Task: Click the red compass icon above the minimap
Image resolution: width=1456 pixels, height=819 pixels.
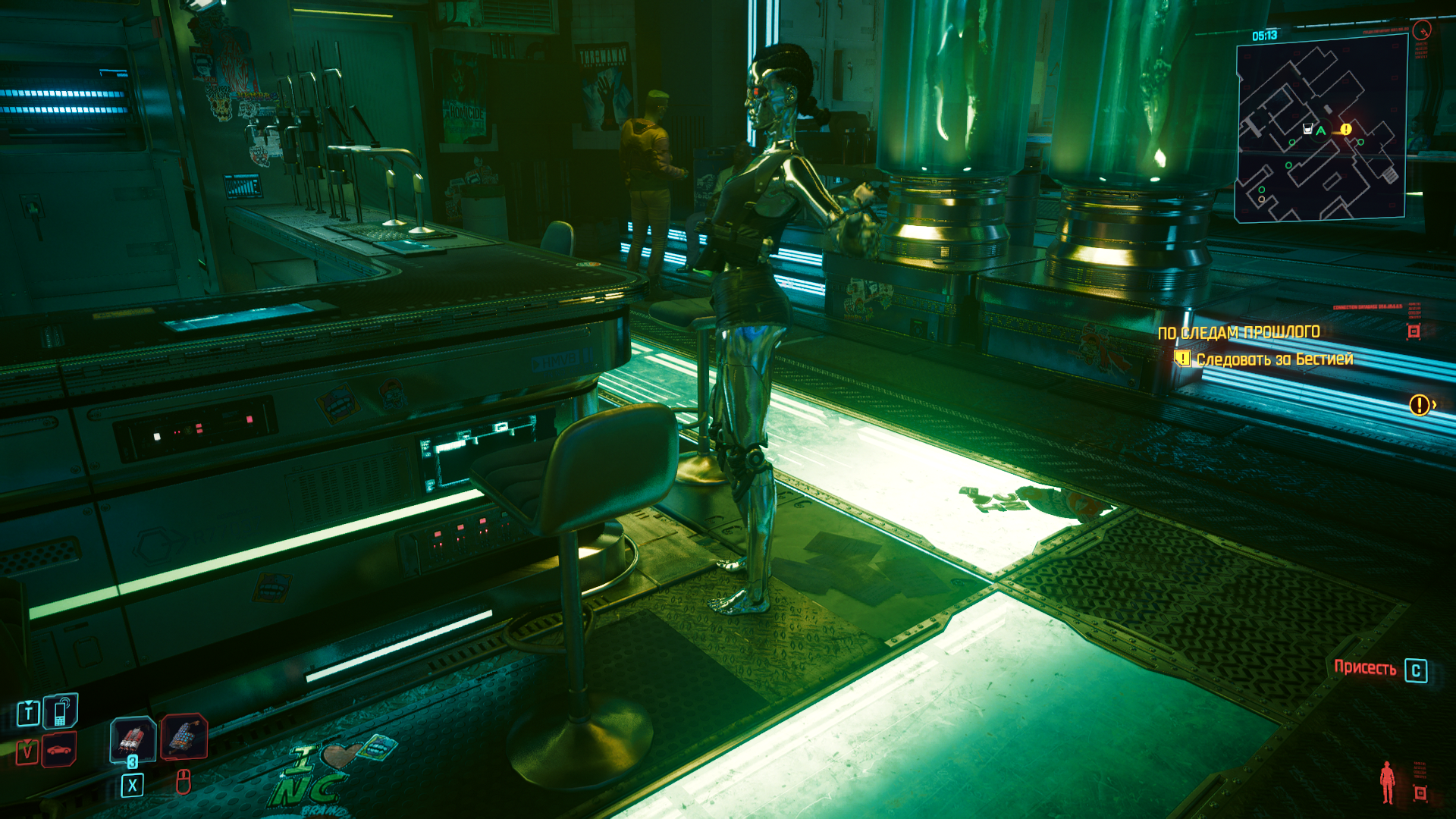Action: (1422, 30)
